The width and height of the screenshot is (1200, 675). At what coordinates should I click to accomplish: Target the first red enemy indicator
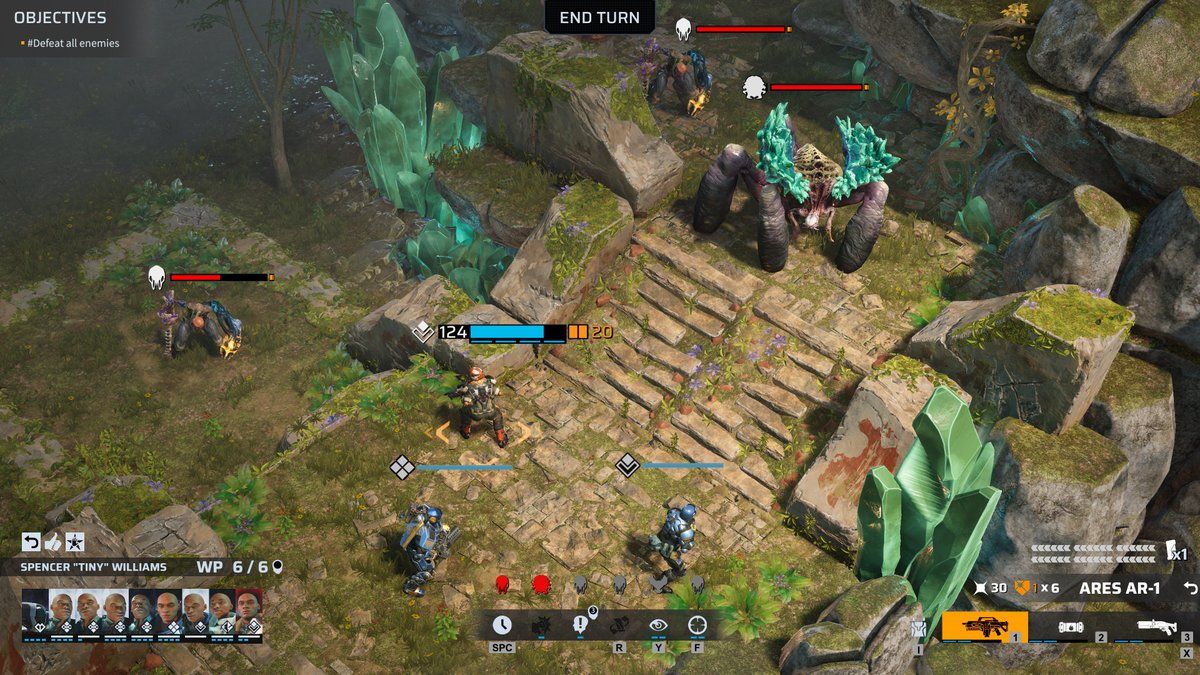tap(503, 583)
